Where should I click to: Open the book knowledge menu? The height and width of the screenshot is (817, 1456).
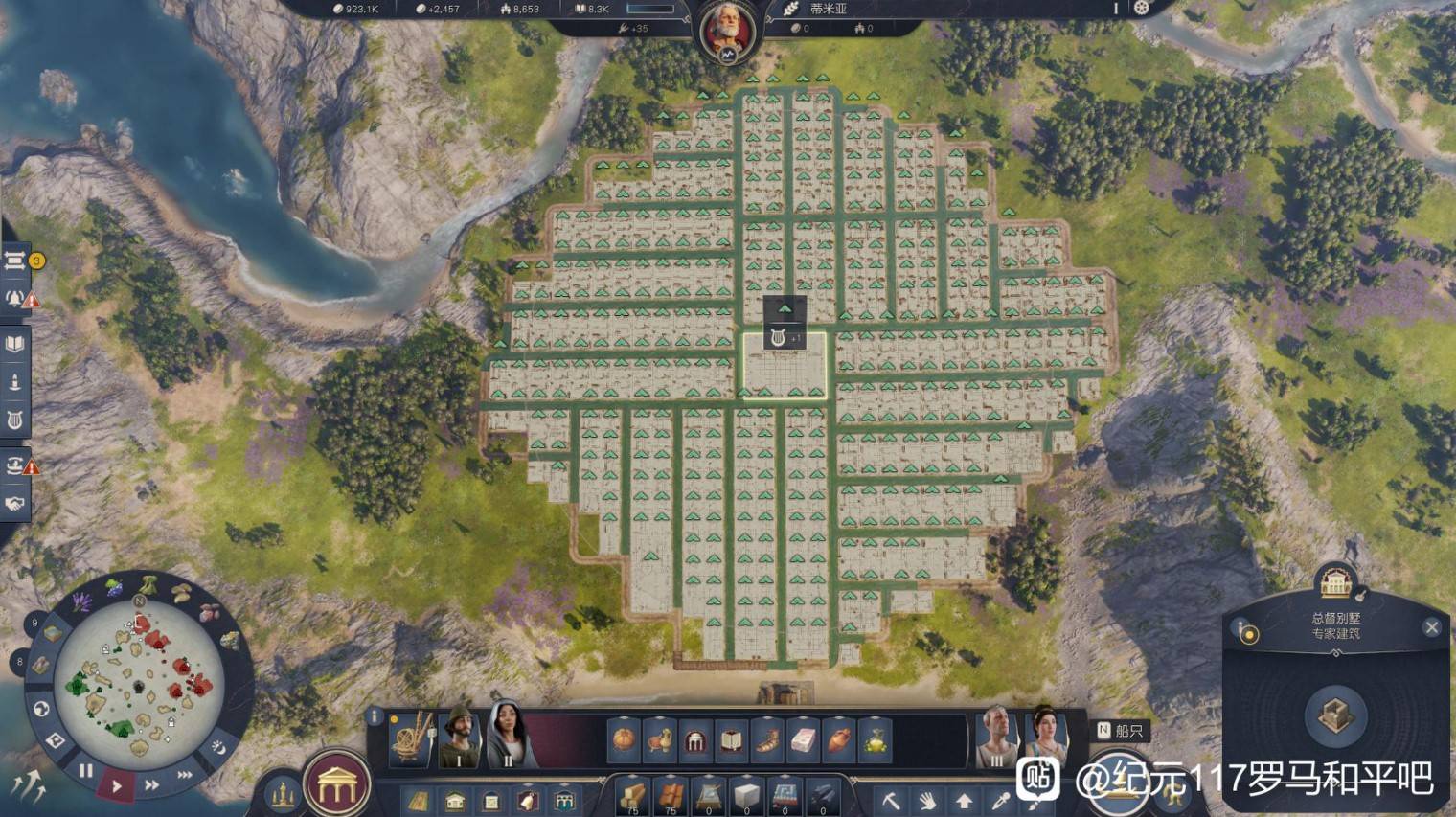pyautogui.click(x=15, y=344)
